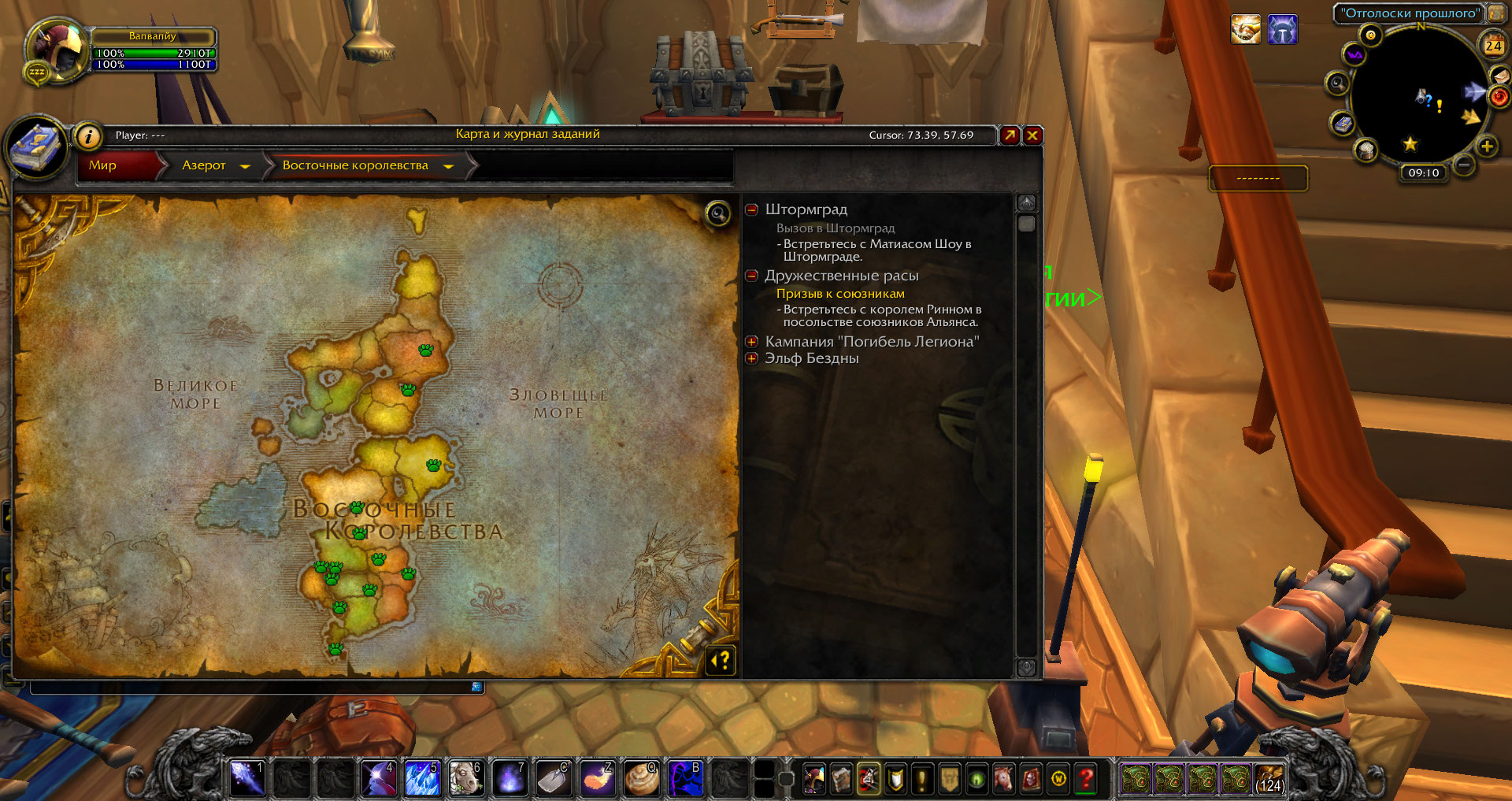Viewport: 1512px width, 801px height.
Task: Click the minimap clock showing 09:10
Action: tap(1424, 173)
